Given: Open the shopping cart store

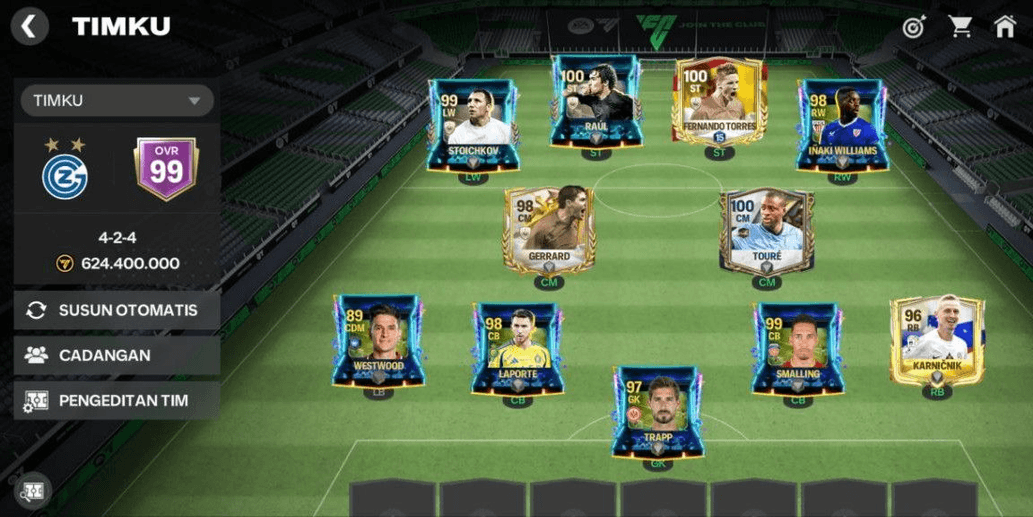Looking at the screenshot, I should coord(960,27).
